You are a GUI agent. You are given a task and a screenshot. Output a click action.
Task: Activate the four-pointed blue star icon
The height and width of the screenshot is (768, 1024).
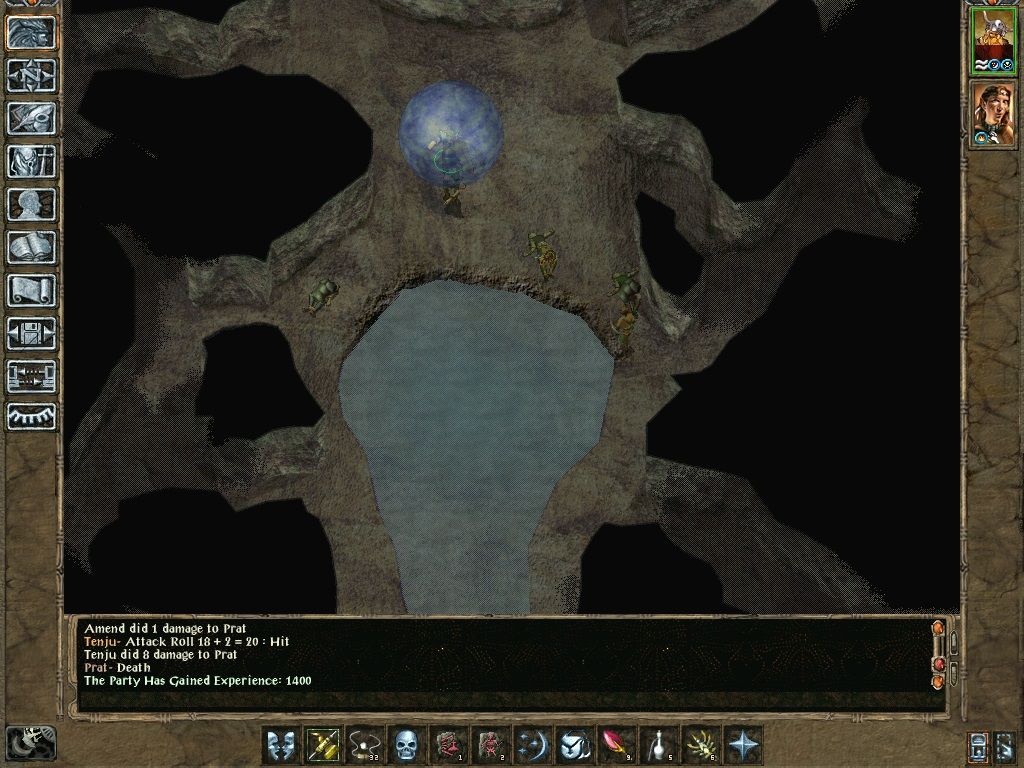coord(744,745)
